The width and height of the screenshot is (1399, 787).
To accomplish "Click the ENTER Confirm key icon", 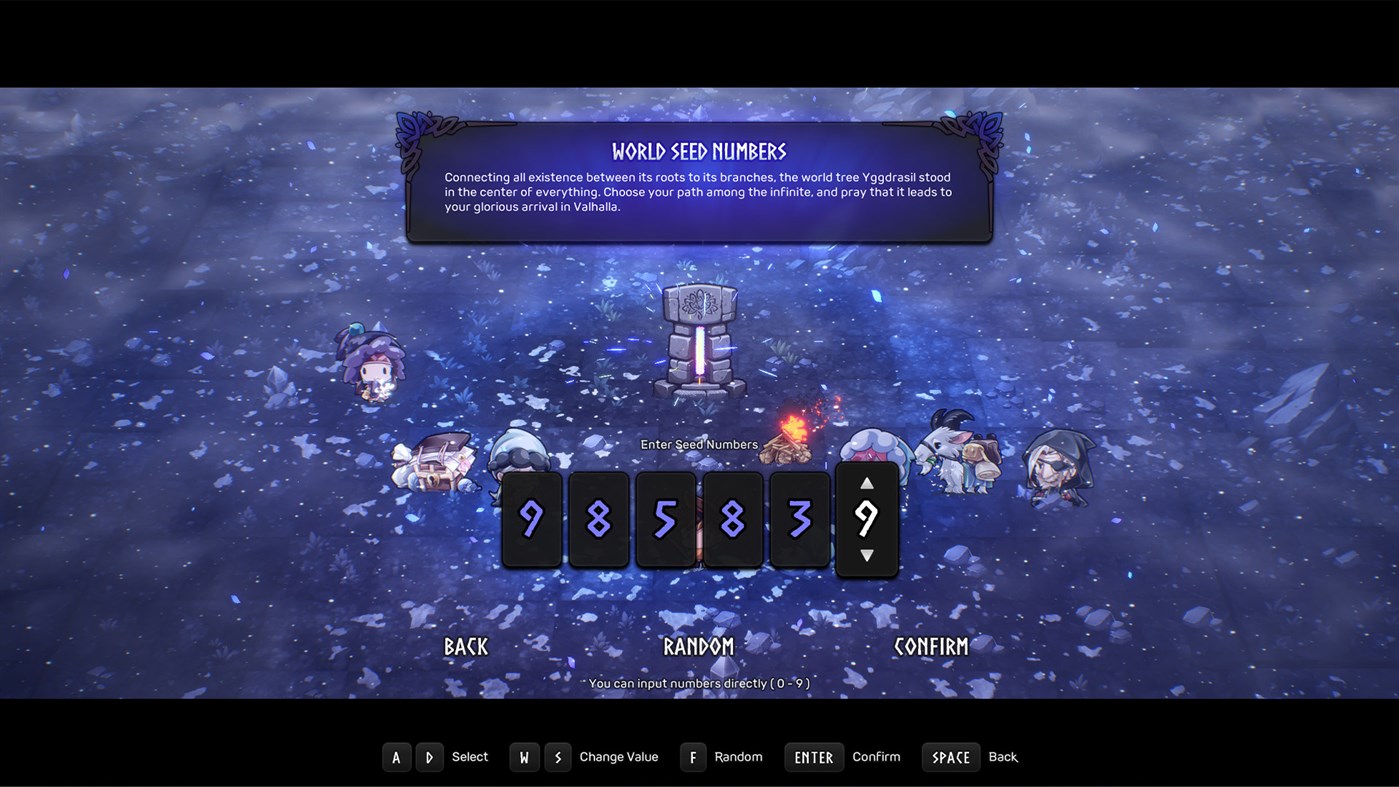I will coord(813,757).
